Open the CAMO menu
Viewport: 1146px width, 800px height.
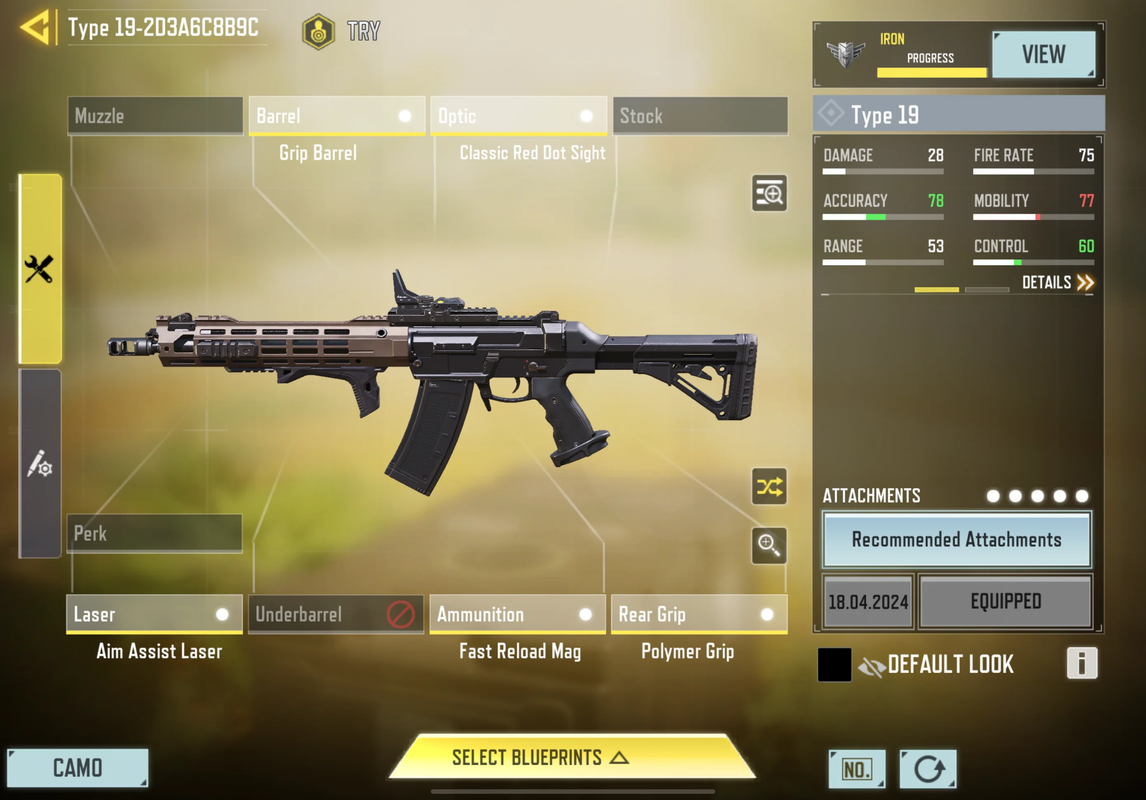click(78, 768)
